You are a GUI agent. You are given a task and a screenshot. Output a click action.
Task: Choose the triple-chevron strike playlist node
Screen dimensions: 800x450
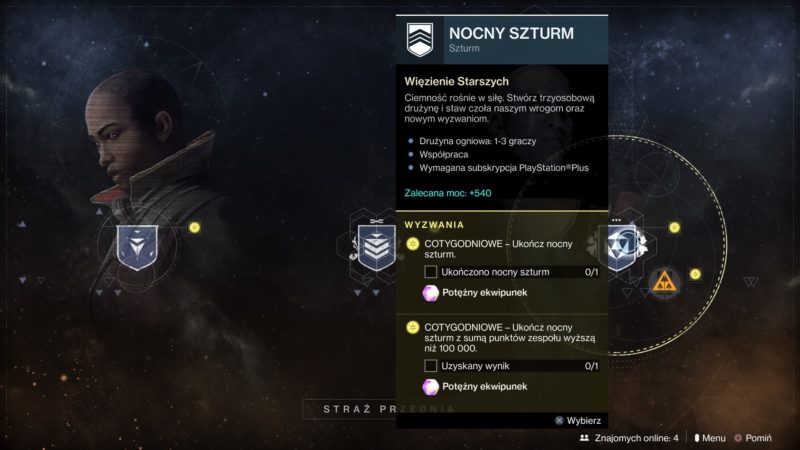377,245
